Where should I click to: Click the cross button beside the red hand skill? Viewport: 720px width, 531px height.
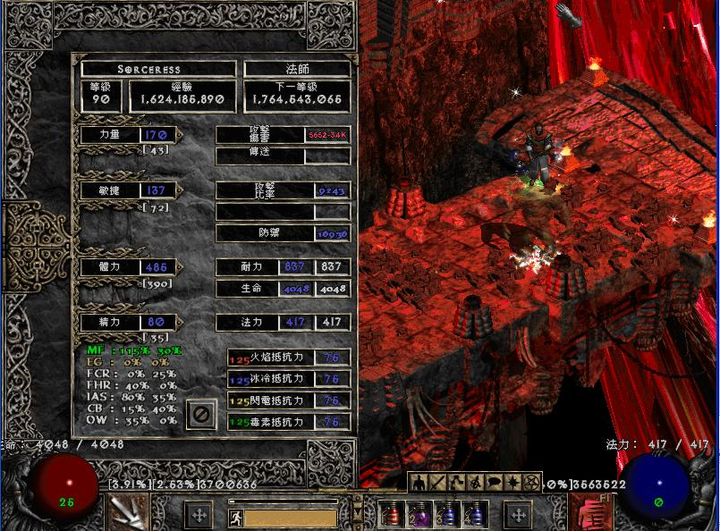click(519, 515)
